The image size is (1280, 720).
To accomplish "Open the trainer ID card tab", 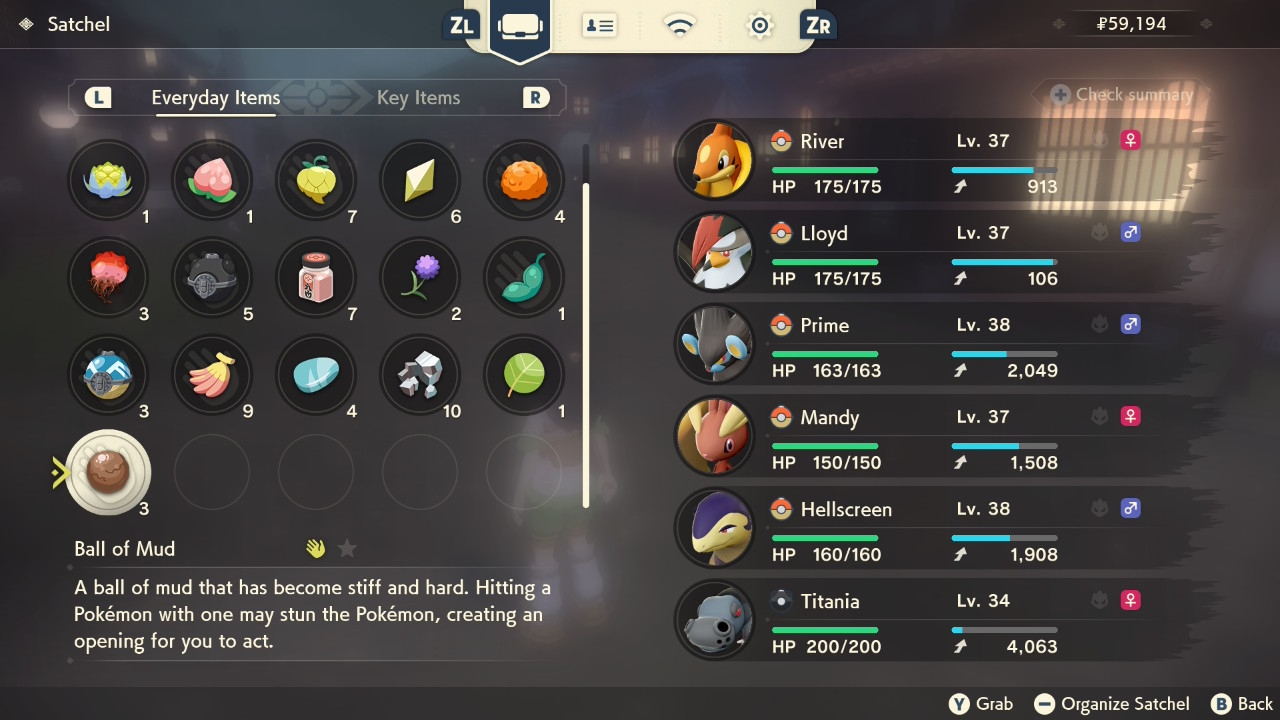I will pyautogui.click(x=599, y=26).
